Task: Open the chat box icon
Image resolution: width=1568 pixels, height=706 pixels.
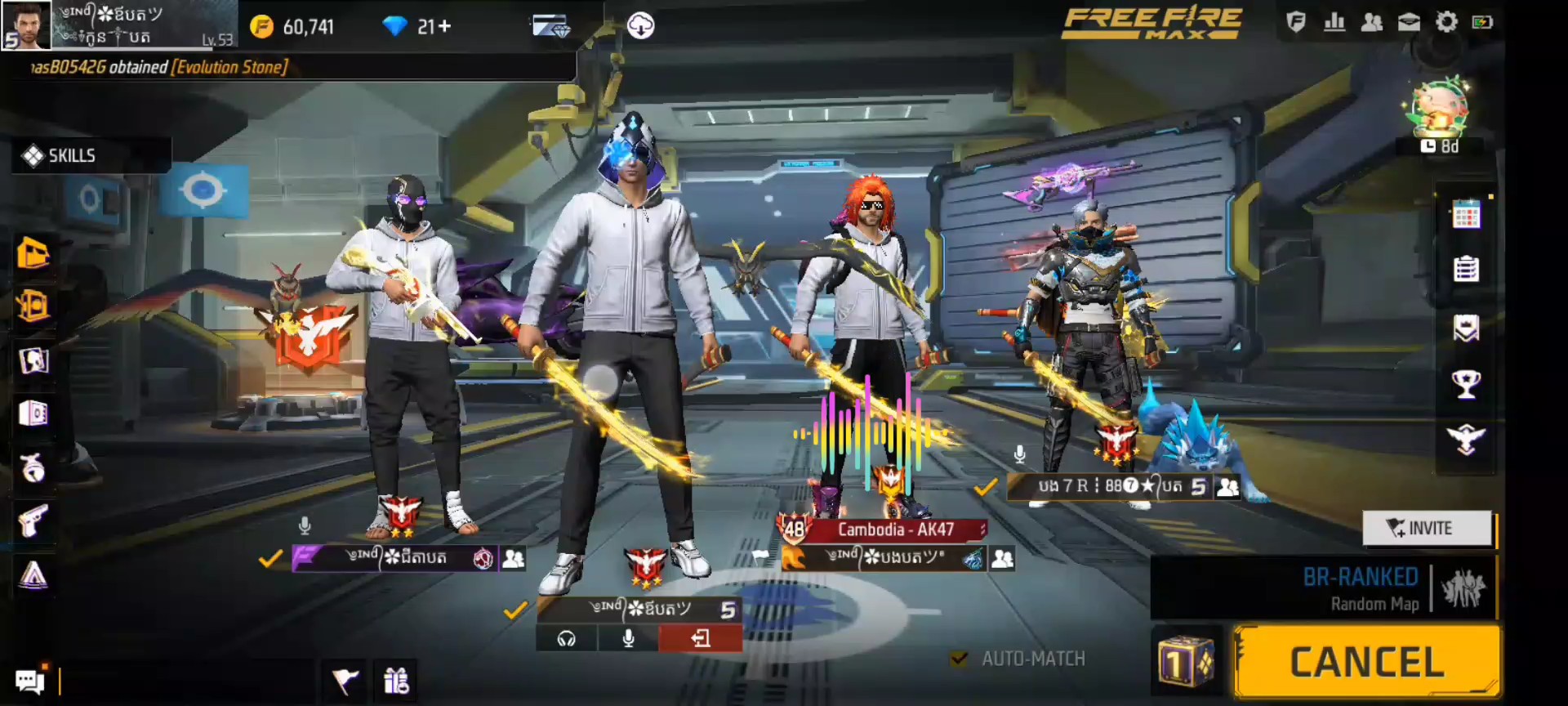Action: tap(30, 681)
